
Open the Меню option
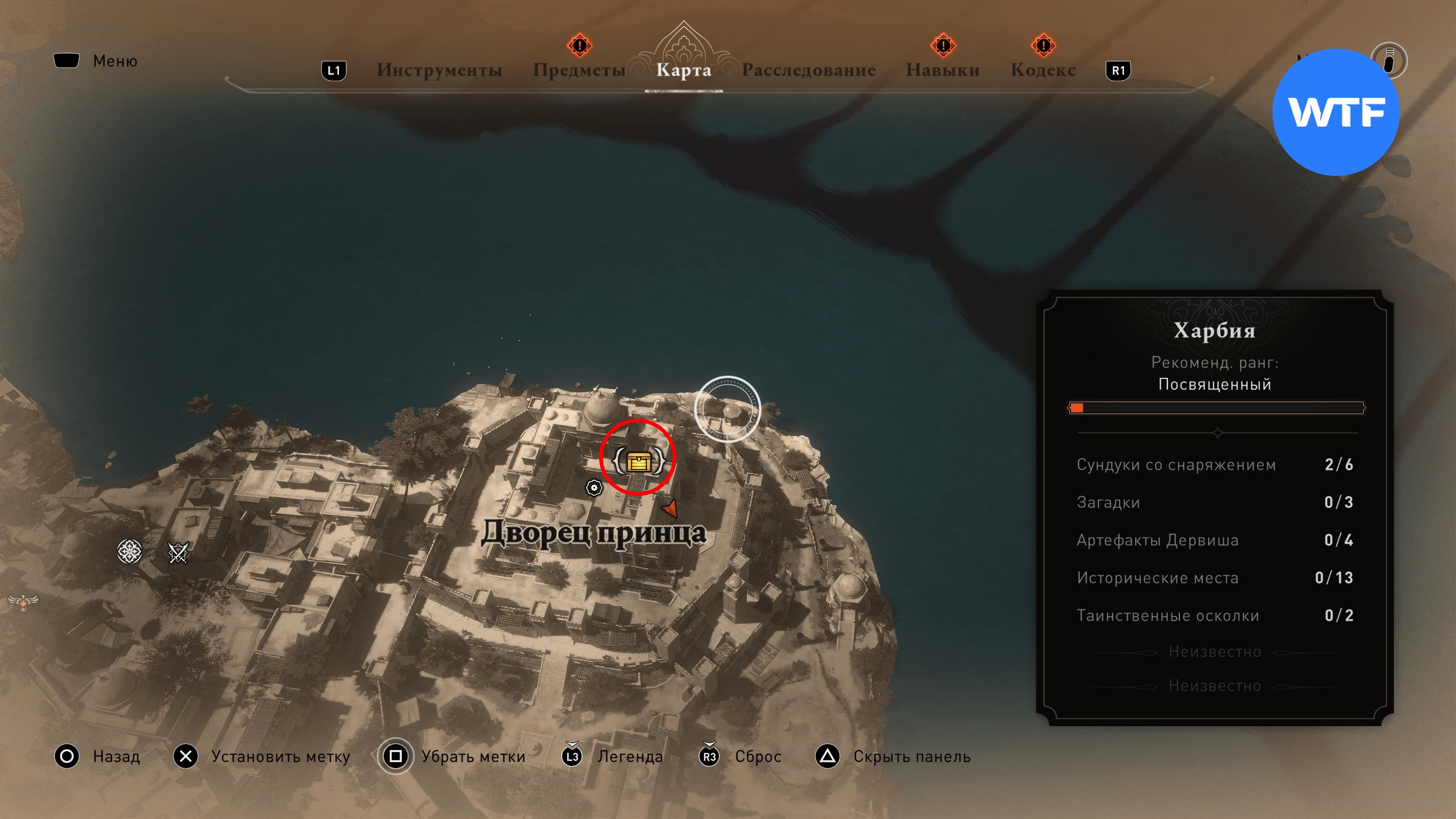pyautogui.click(x=115, y=61)
